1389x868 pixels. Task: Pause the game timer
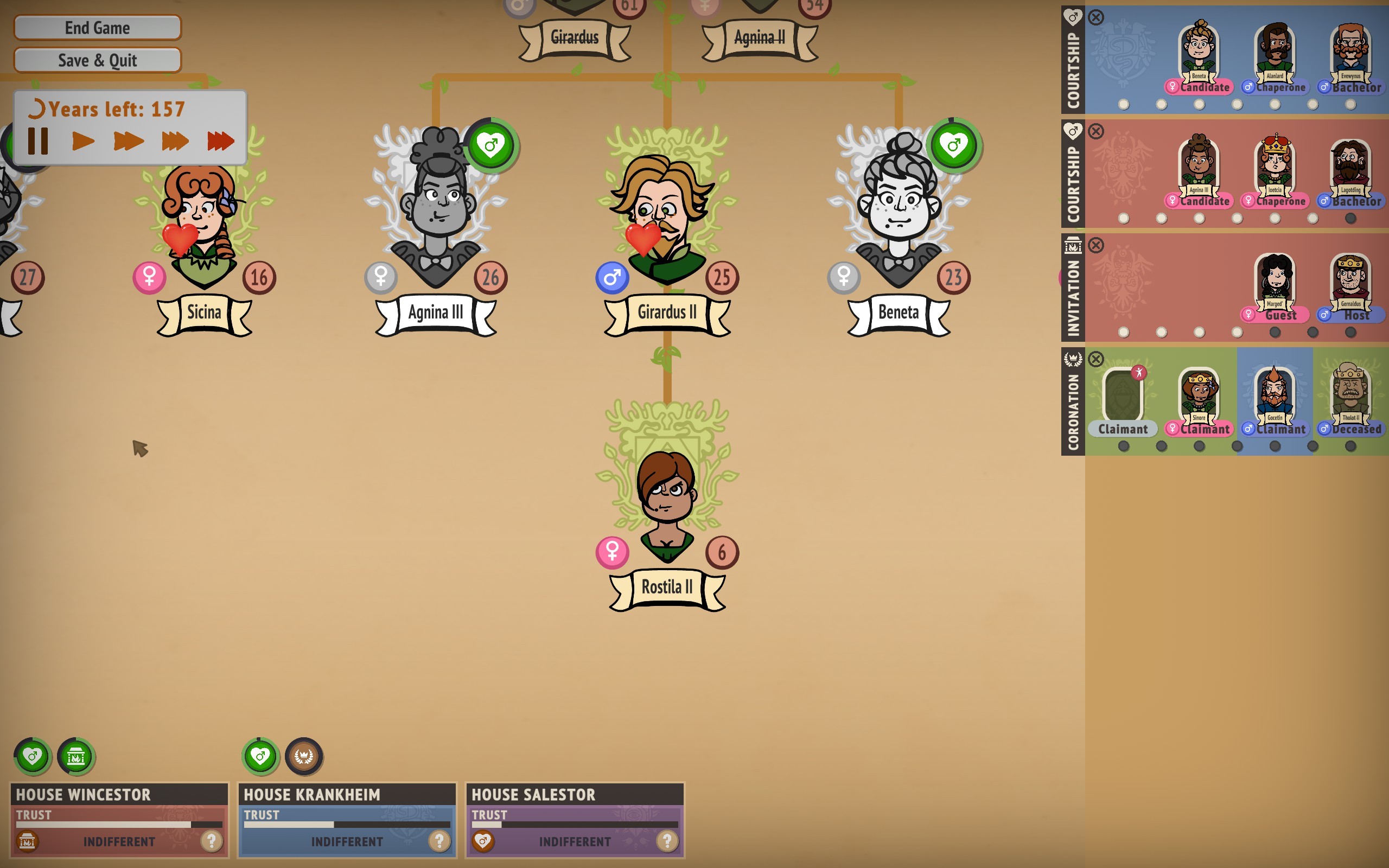point(38,141)
